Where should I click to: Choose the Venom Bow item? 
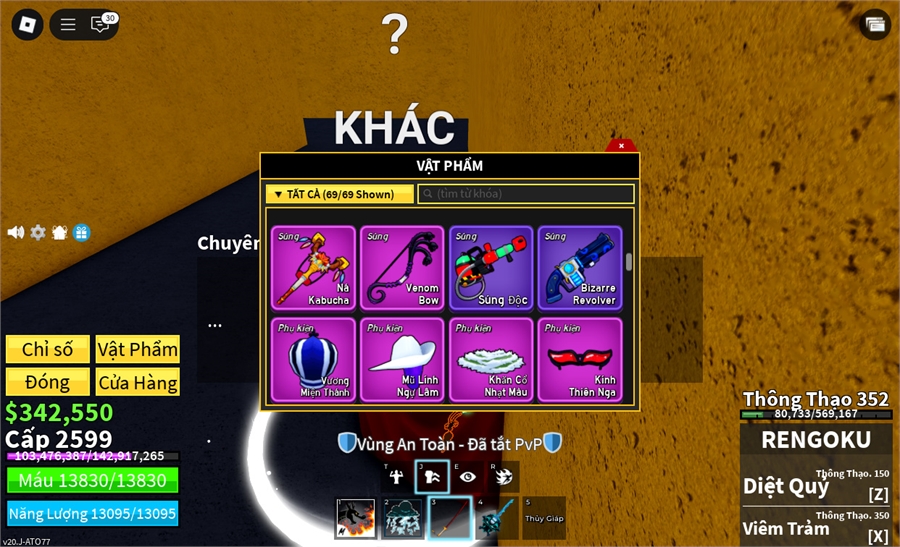(x=401, y=267)
